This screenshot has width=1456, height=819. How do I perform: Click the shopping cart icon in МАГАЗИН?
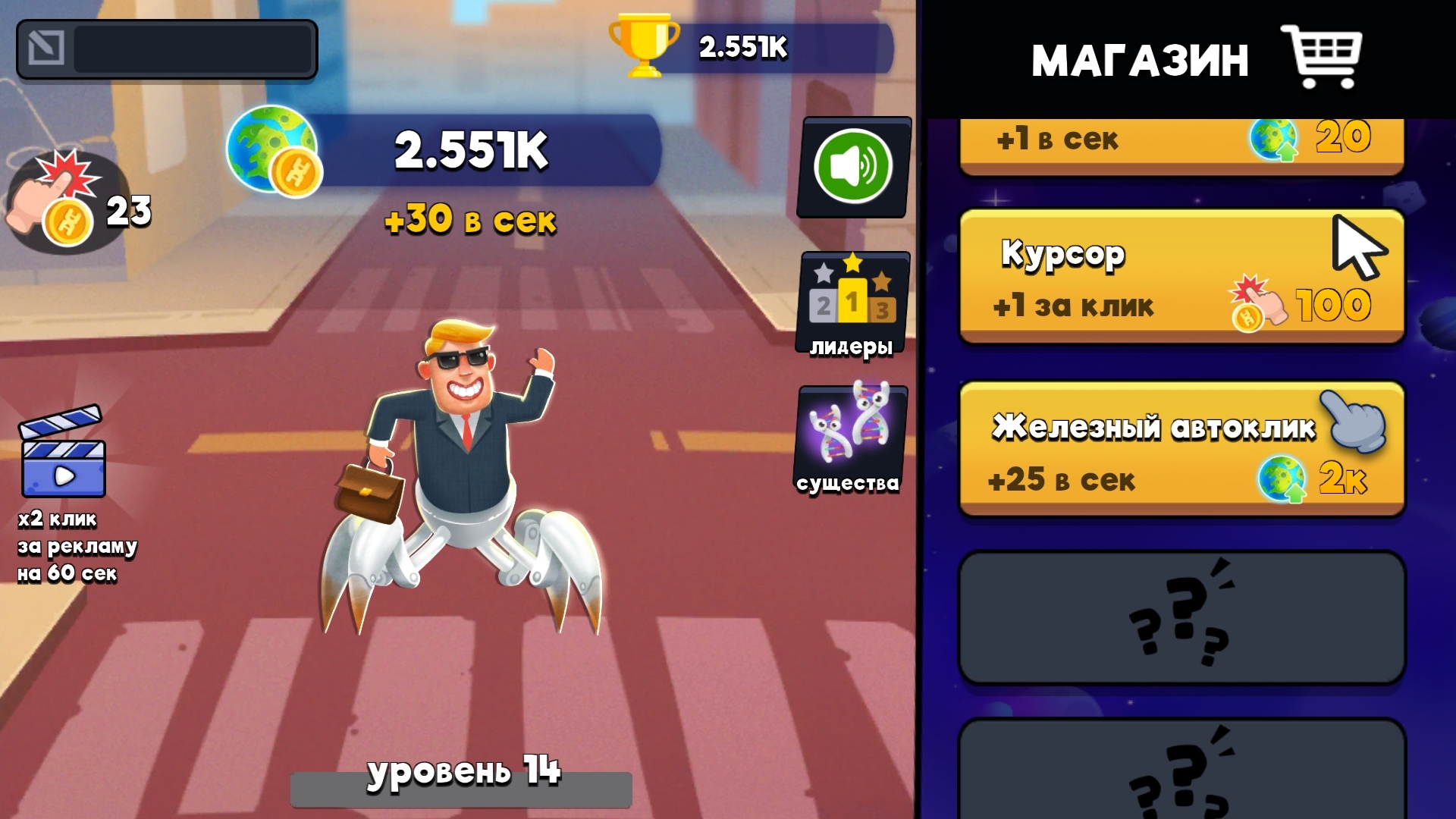pyautogui.click(x=1329, y=57)
